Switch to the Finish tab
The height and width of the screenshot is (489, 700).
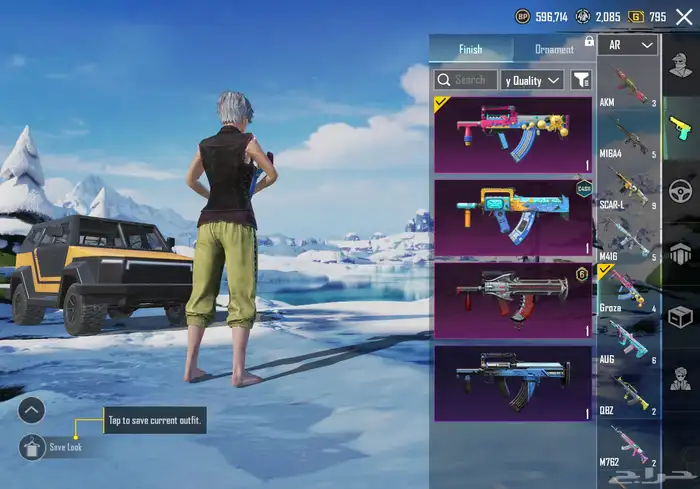(470, 49)
